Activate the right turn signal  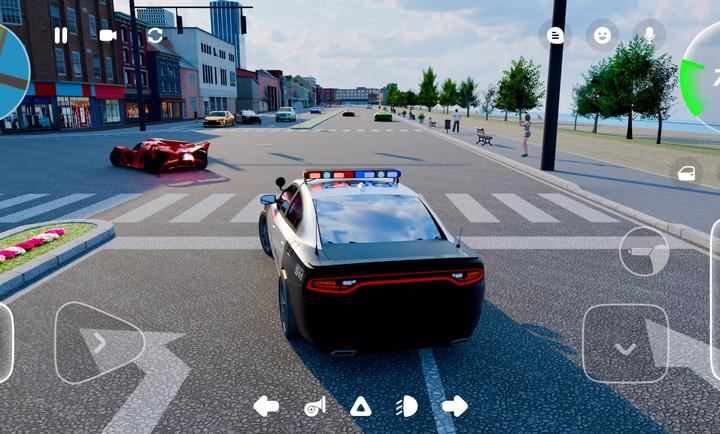[454, 406]
